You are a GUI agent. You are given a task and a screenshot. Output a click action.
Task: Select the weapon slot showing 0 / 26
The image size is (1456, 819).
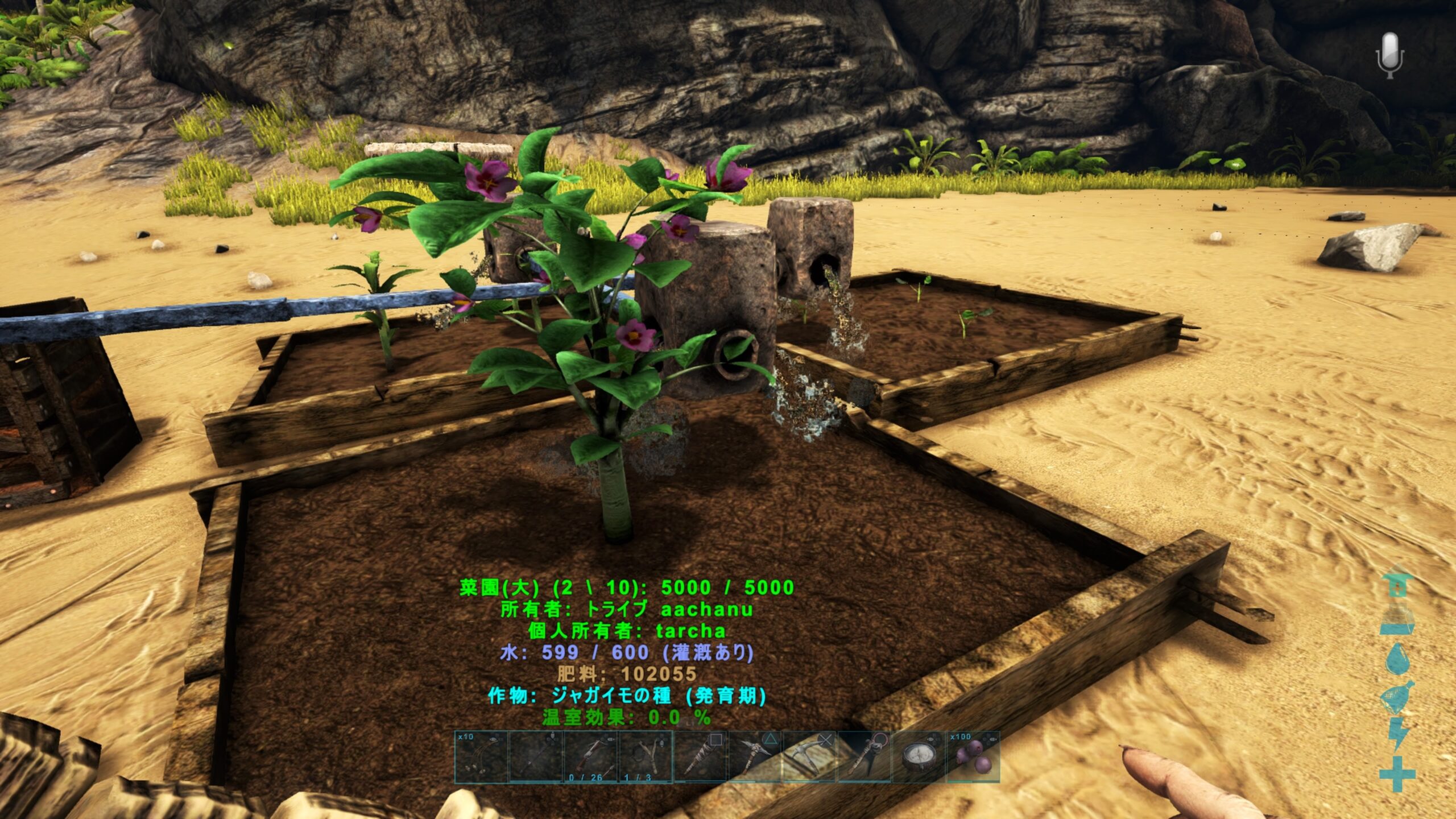[x=590, y=757]
